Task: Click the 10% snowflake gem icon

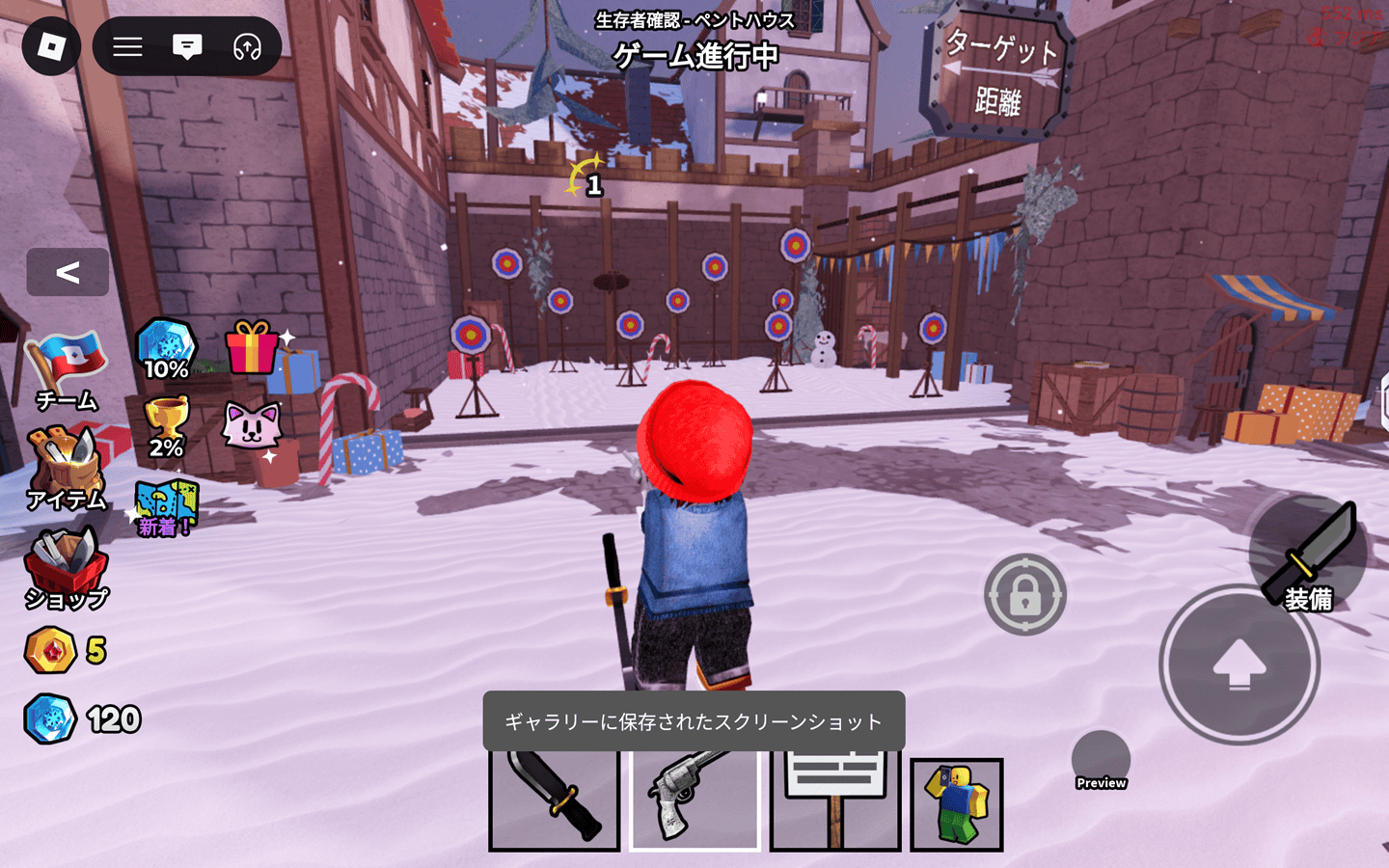Action: pos(166,349)
